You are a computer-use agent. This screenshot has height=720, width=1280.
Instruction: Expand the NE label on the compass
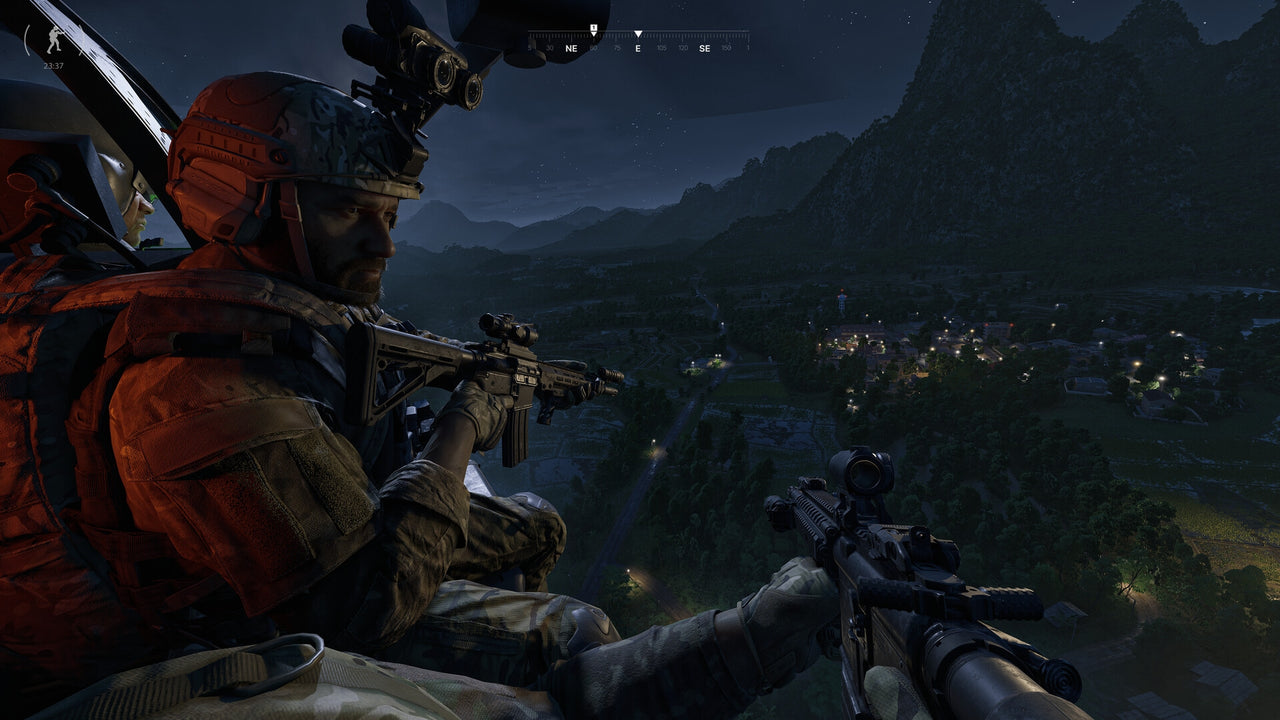572,47
